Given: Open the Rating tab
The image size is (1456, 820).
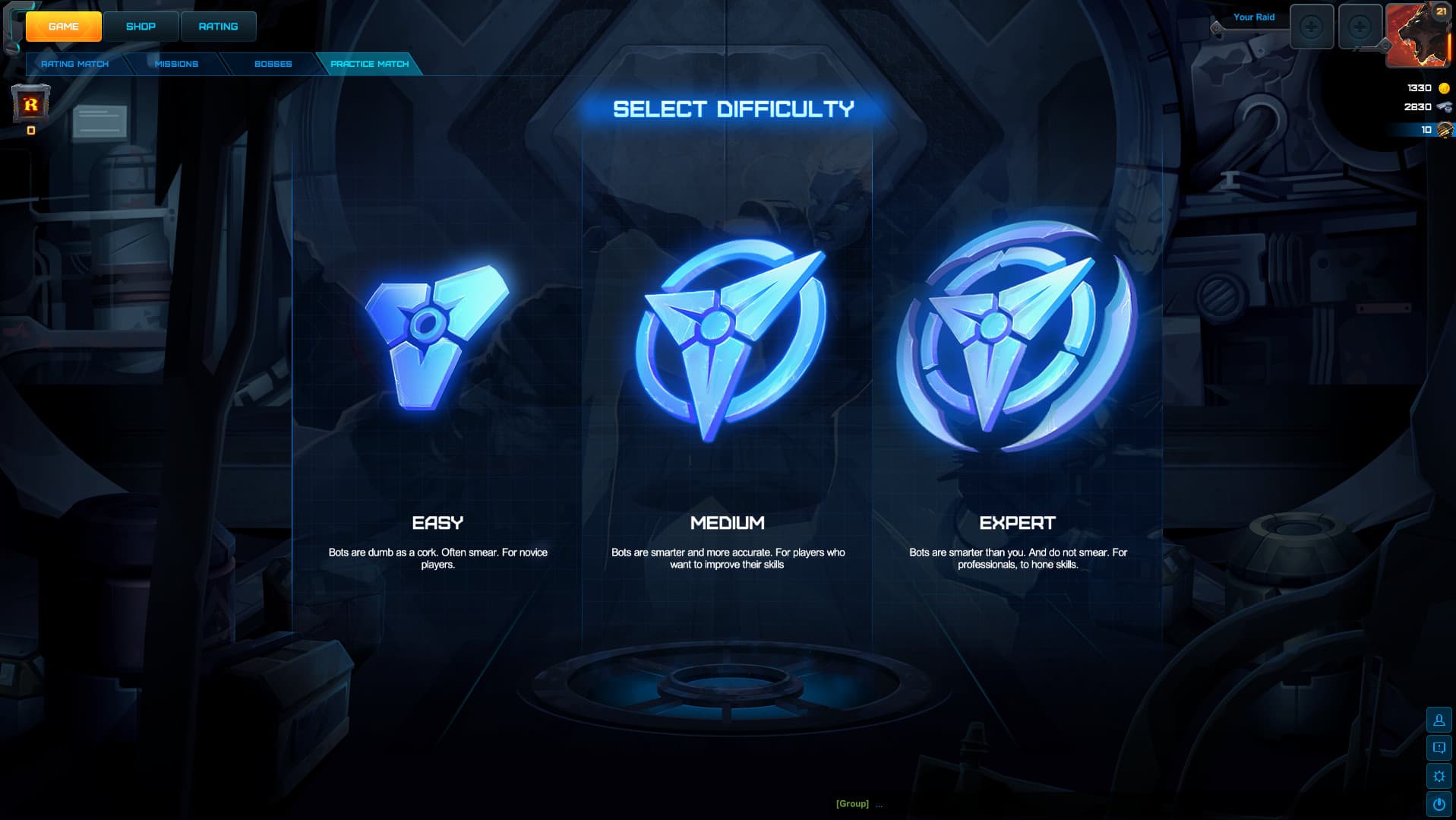Looking at the screenshot, I should (x=218, y=27).
